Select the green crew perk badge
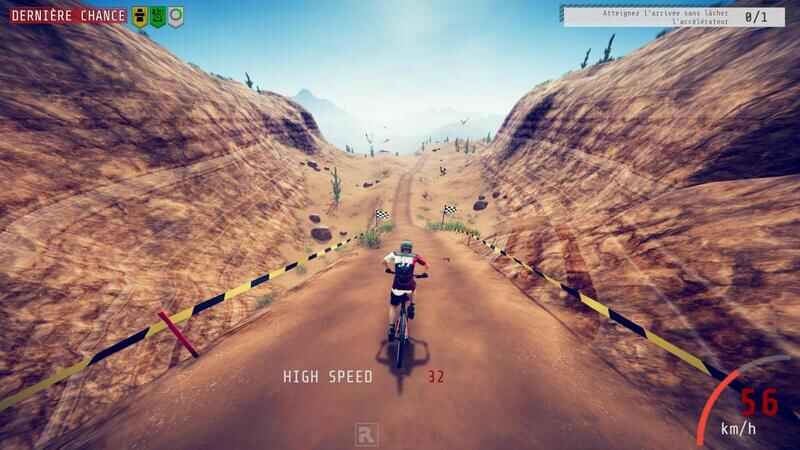Screen dimensions: 800x450 click(x=158, y=16)
